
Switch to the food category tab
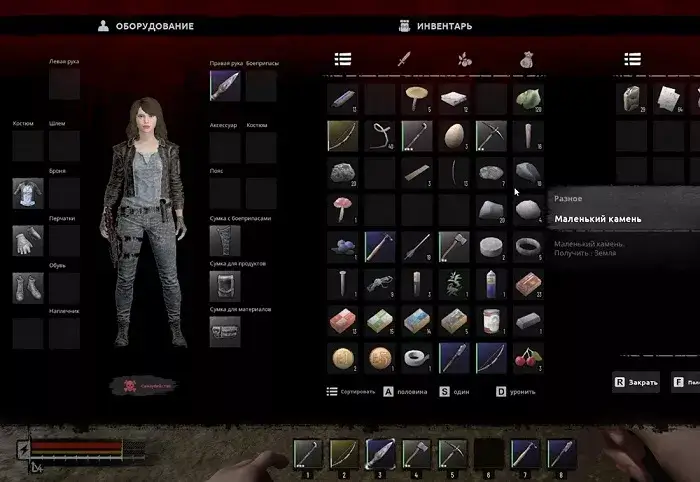pyautogui.click(x=464, y=59)
